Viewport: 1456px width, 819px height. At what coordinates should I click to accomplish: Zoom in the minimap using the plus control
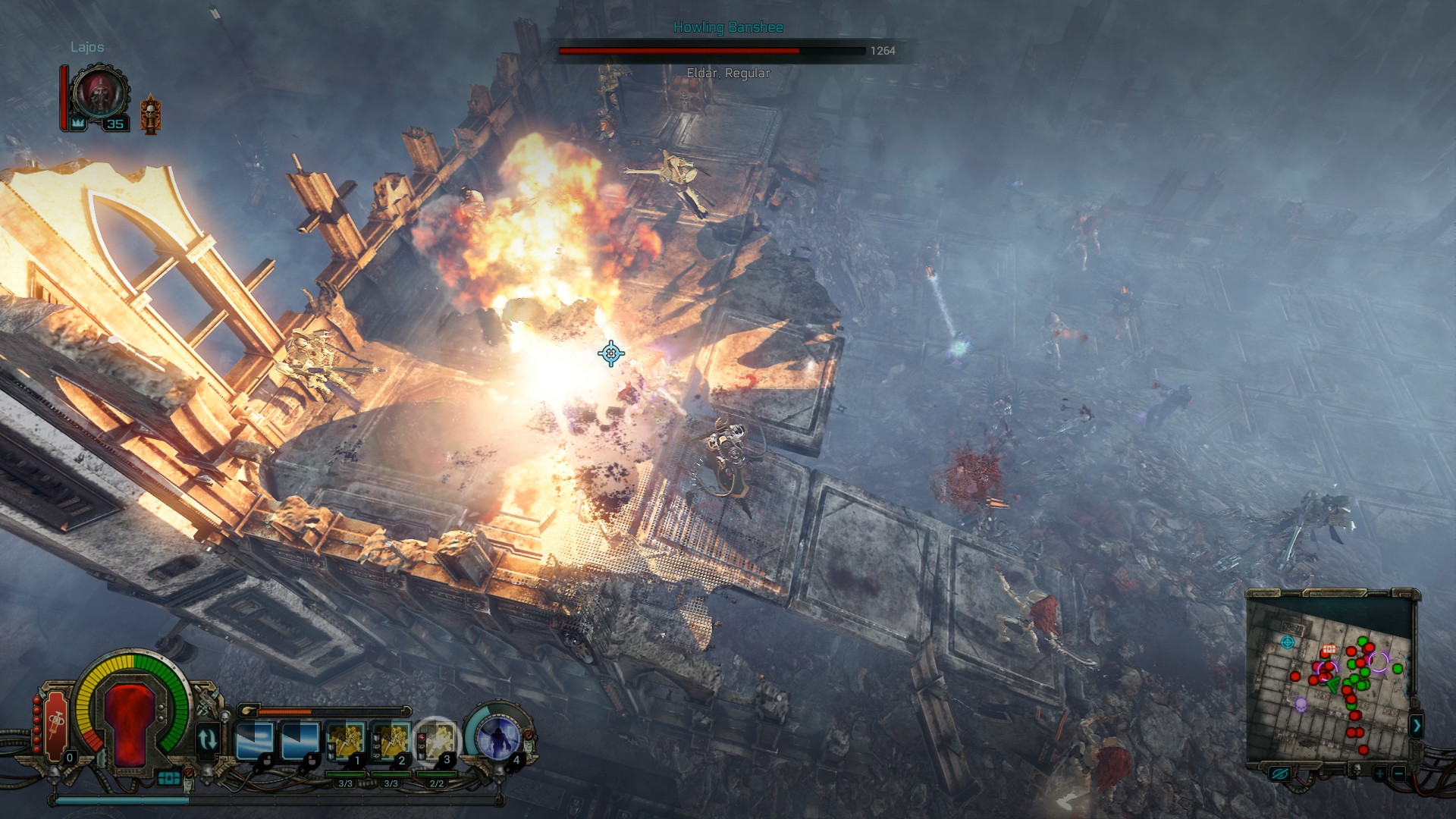(1379, 773)
